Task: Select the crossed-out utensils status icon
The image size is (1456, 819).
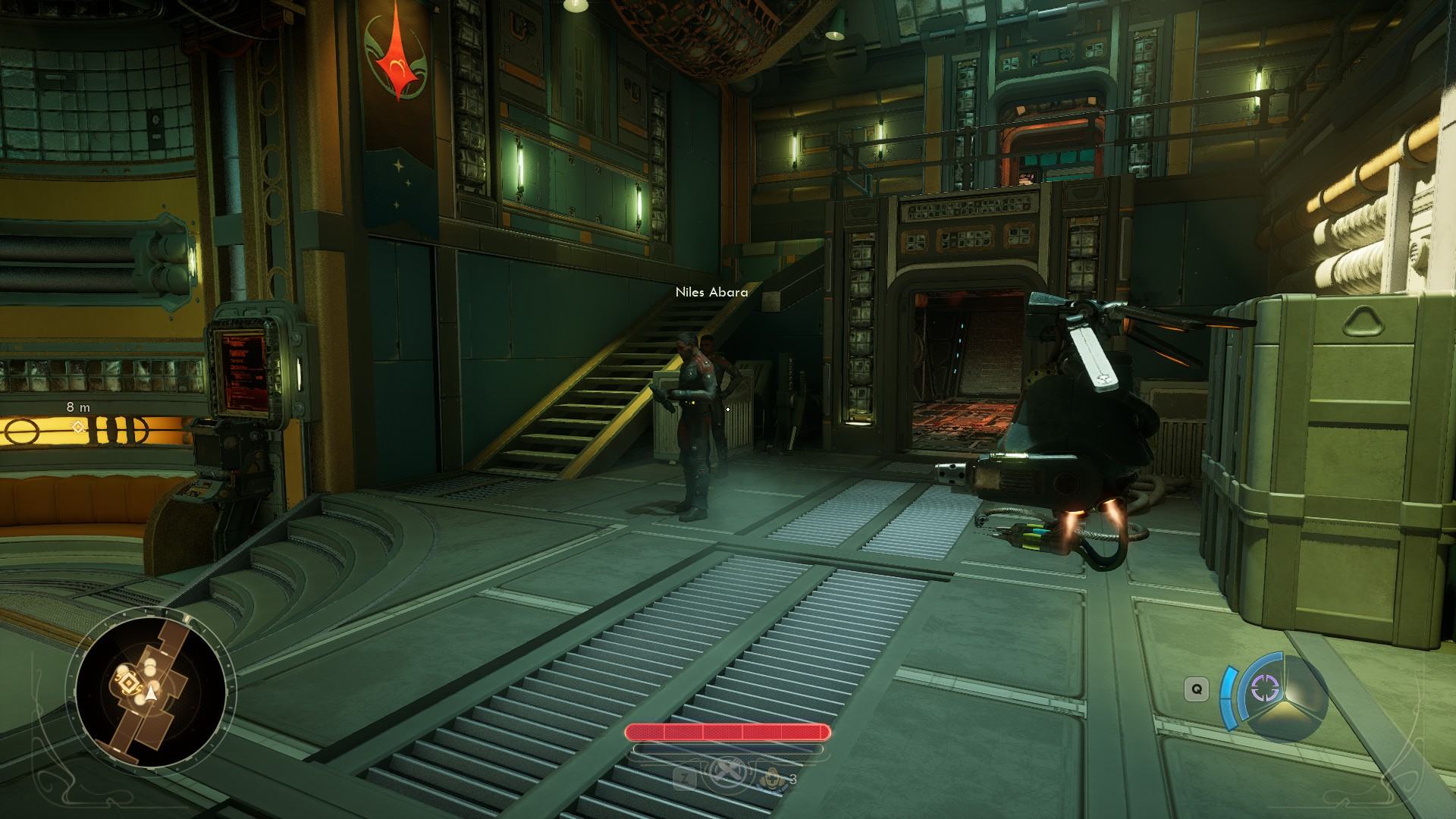Action: (x=727, y=775)
